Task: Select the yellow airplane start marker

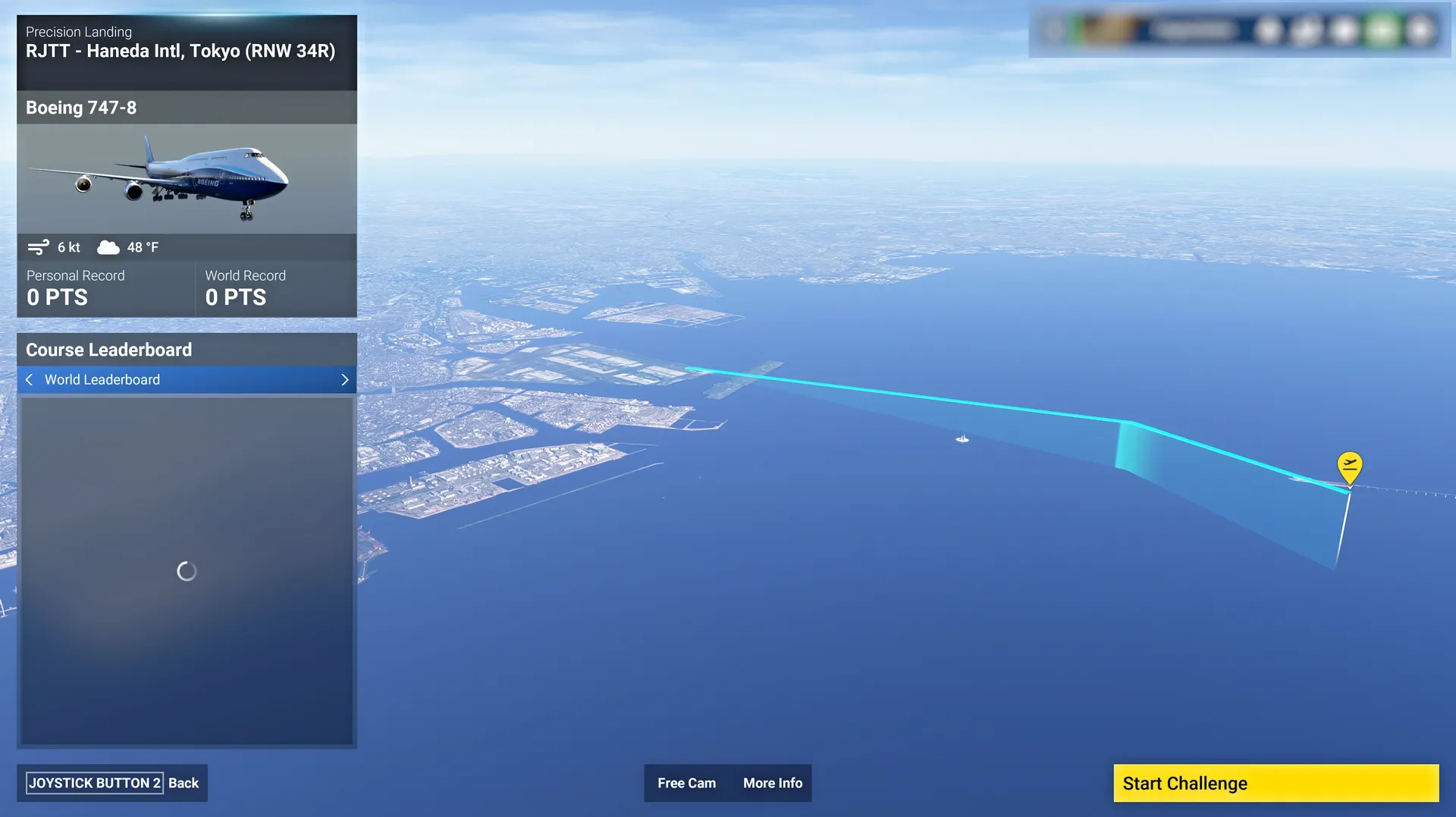Action: (x=1349, y=467)
